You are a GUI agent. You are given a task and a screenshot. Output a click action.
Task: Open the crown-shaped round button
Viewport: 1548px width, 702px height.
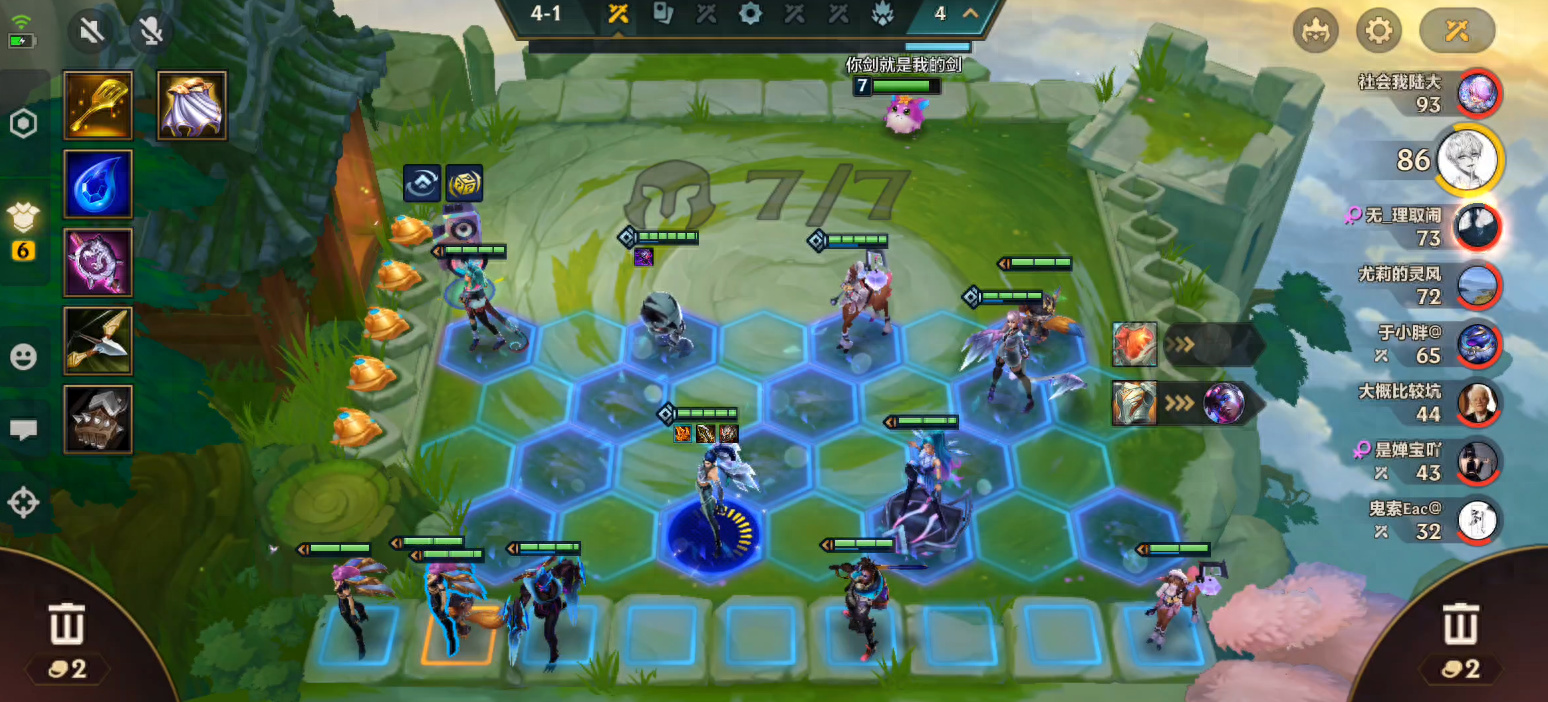click(x=1315, y=31)
